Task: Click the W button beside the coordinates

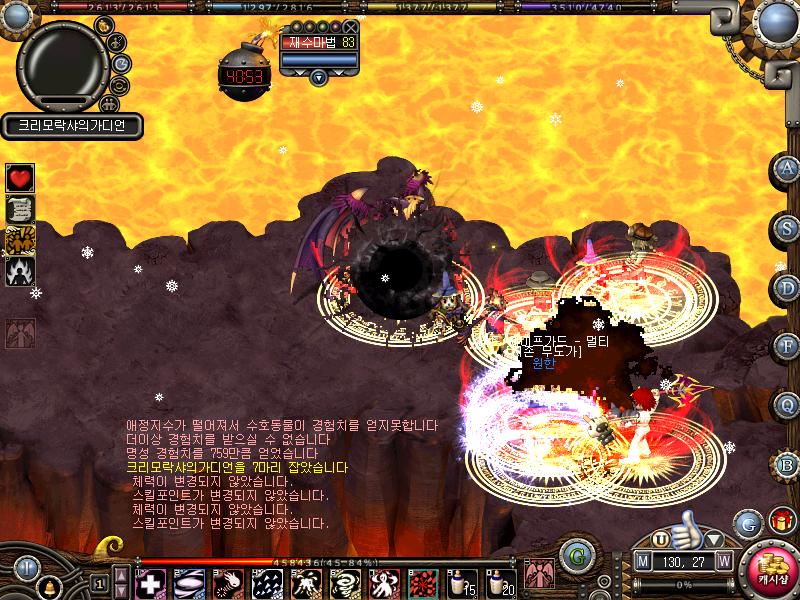Action: 723,561
